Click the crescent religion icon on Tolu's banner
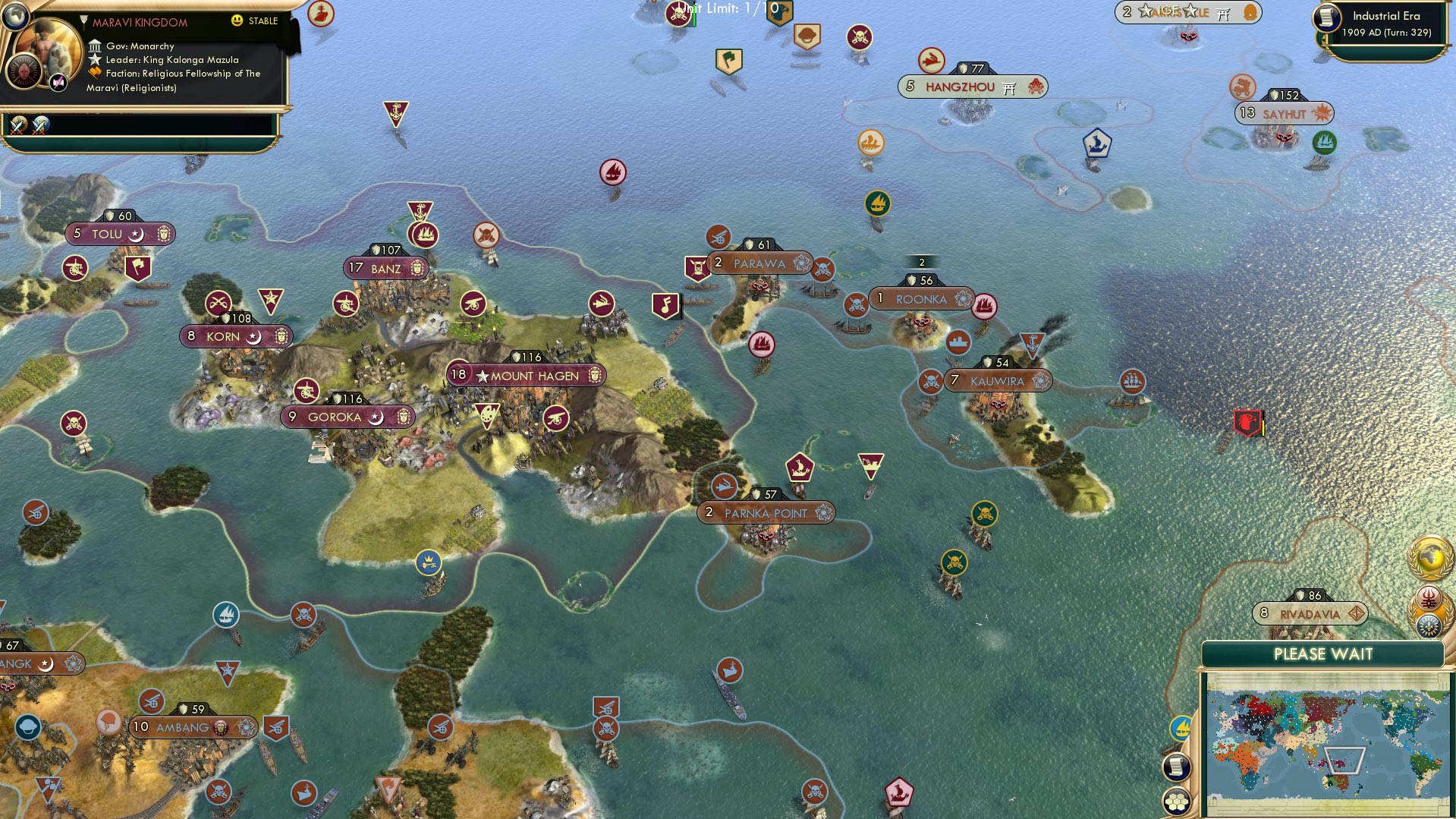 click(135, 234)
